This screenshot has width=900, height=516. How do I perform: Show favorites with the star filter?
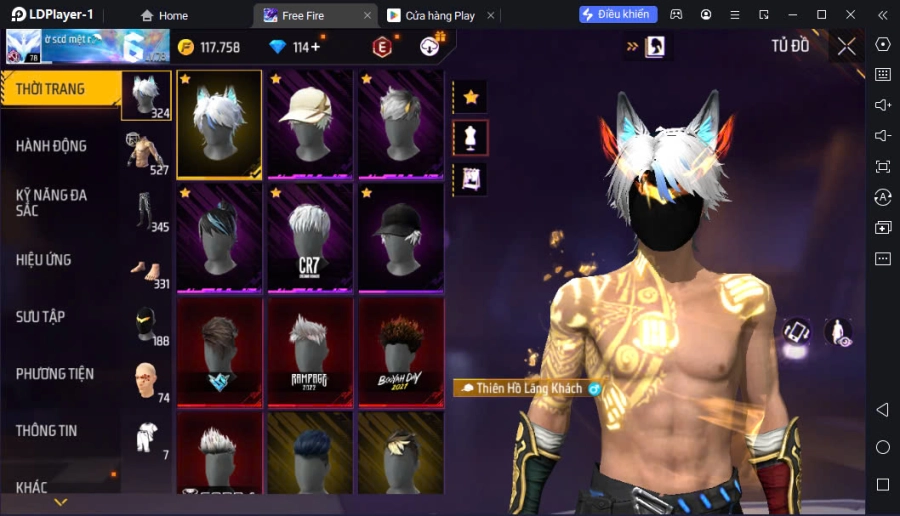(471, 97)
